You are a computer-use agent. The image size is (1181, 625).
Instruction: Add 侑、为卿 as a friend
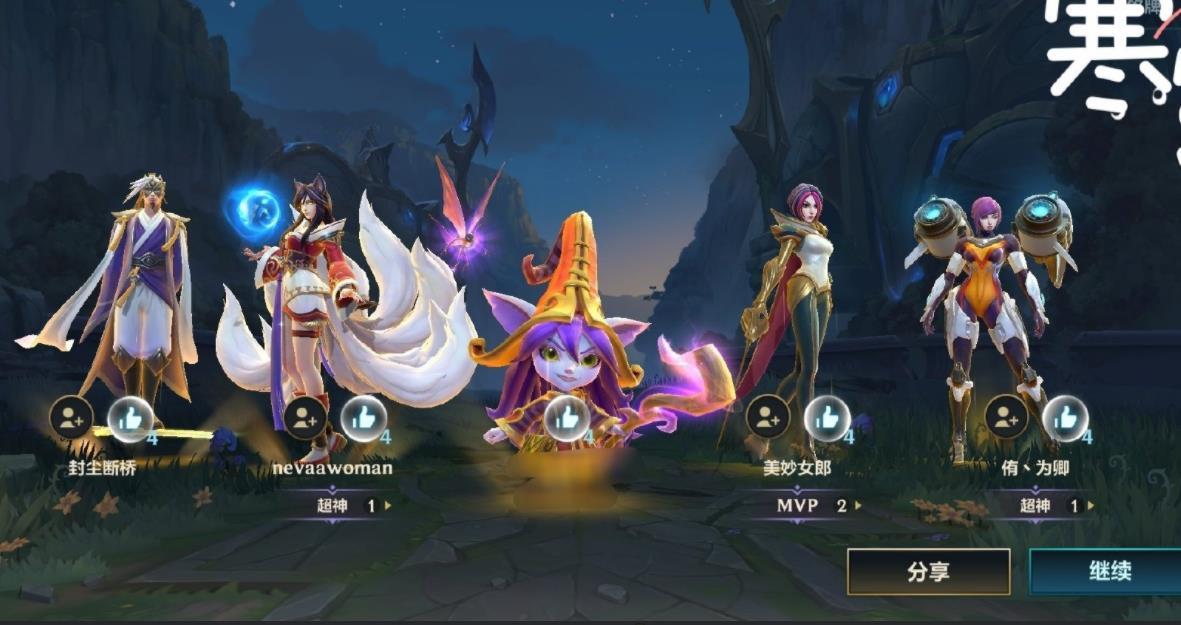pyautogui.click(x=1007, y=418)
